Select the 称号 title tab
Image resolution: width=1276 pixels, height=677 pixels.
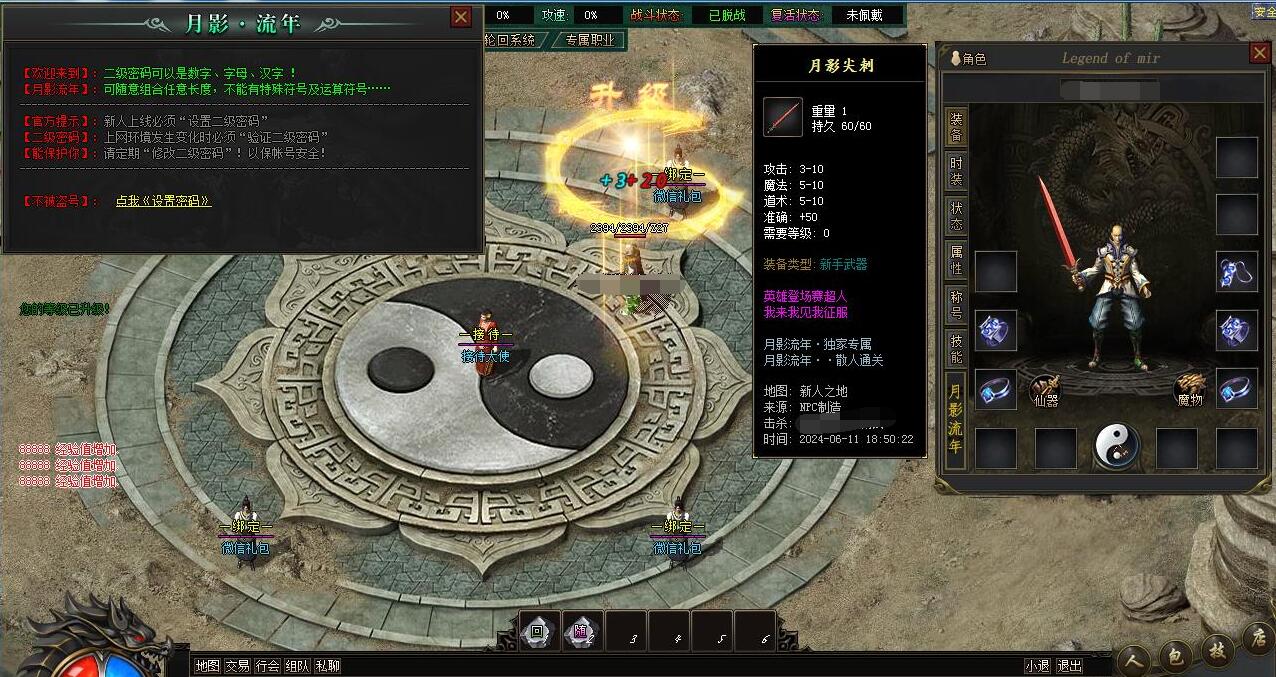point(957,307)
